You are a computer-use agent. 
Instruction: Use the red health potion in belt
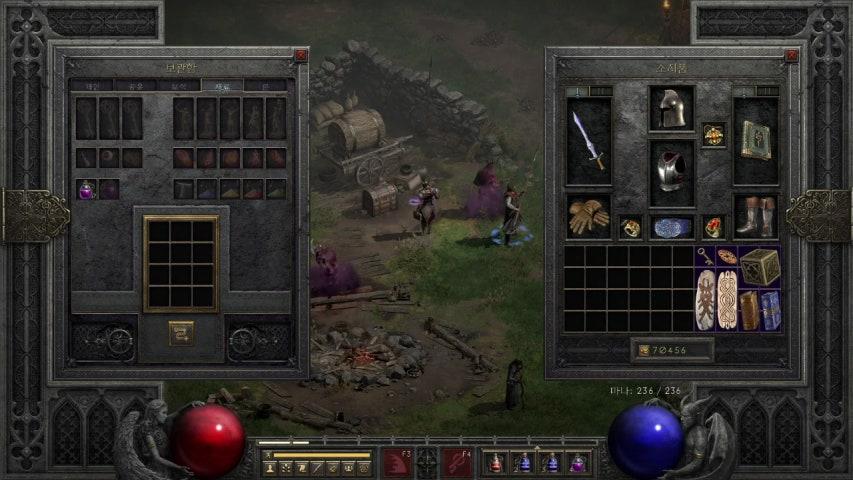[x=496, y=462]
